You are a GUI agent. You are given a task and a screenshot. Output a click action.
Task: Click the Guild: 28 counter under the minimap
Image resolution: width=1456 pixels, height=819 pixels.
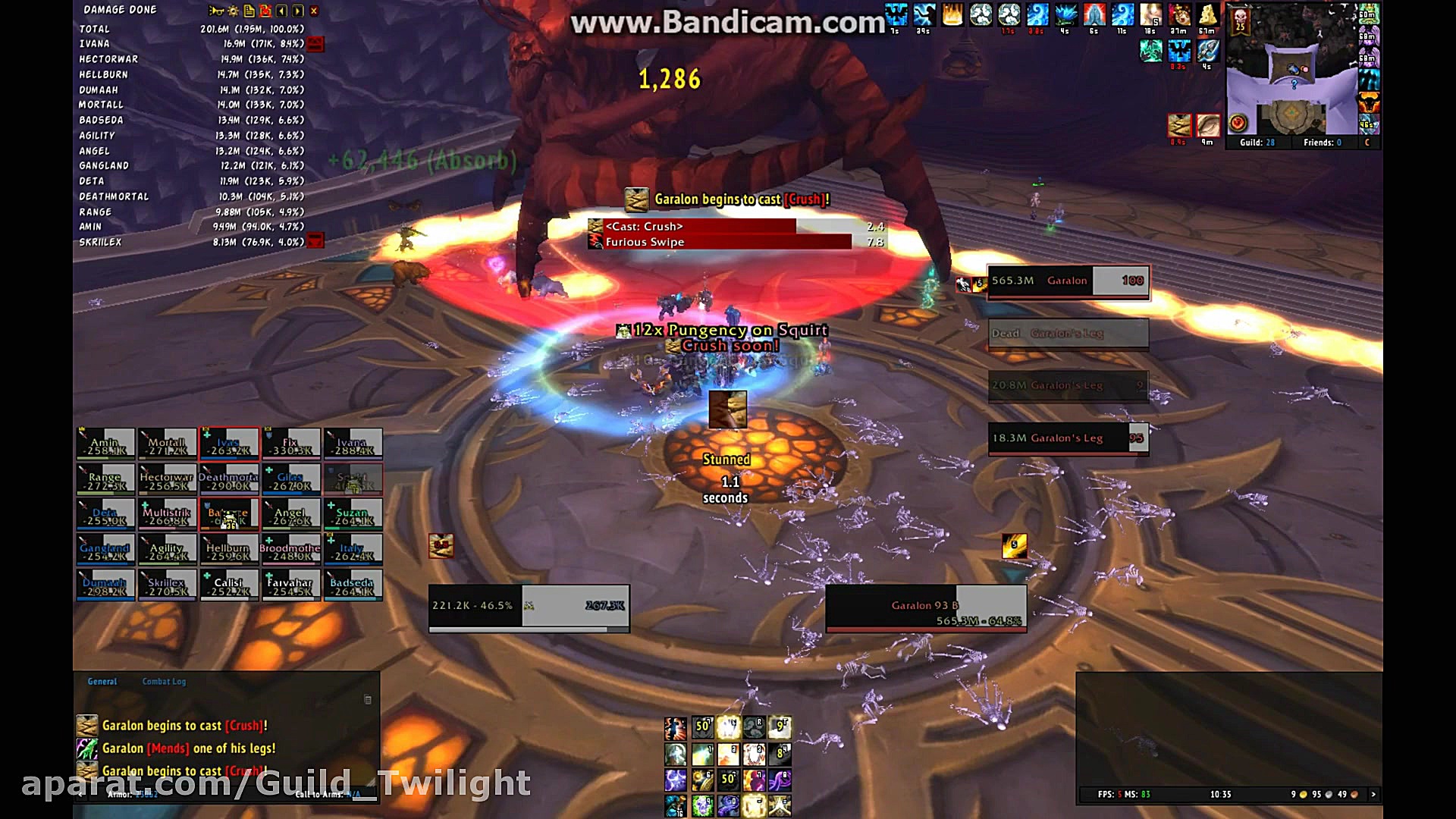tap(1259, 143)
